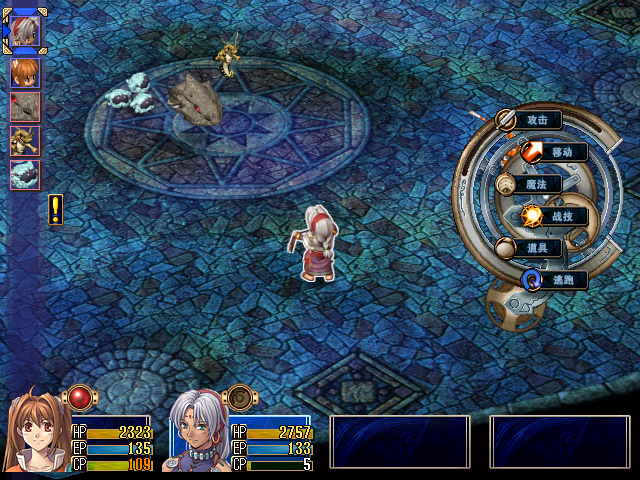Open the 道具 (Item) menu
Screen dimensions: 640x480
coord(537,247)
